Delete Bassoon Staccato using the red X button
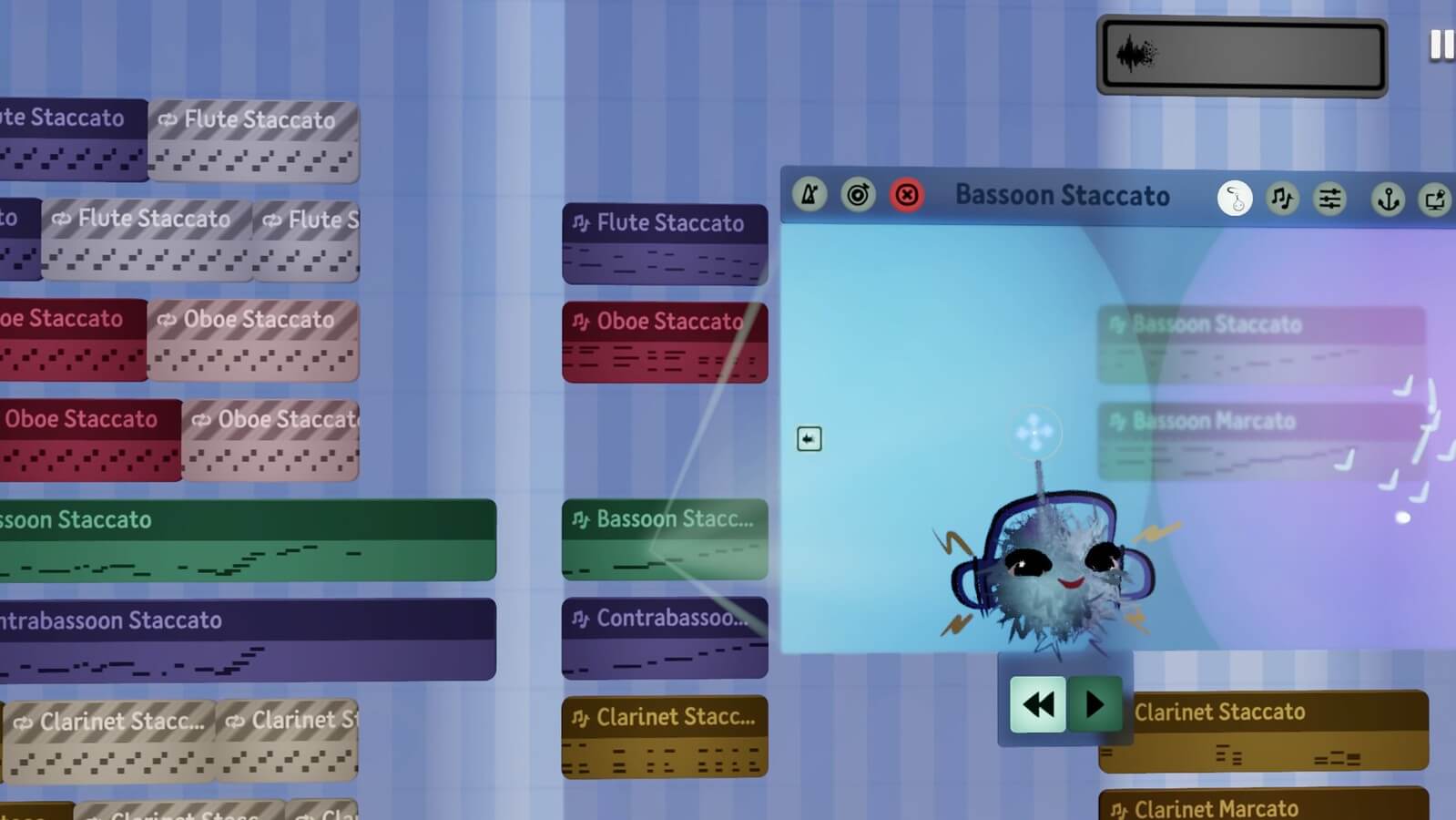This screenshot has height=820, width=1456. point(906,195)
